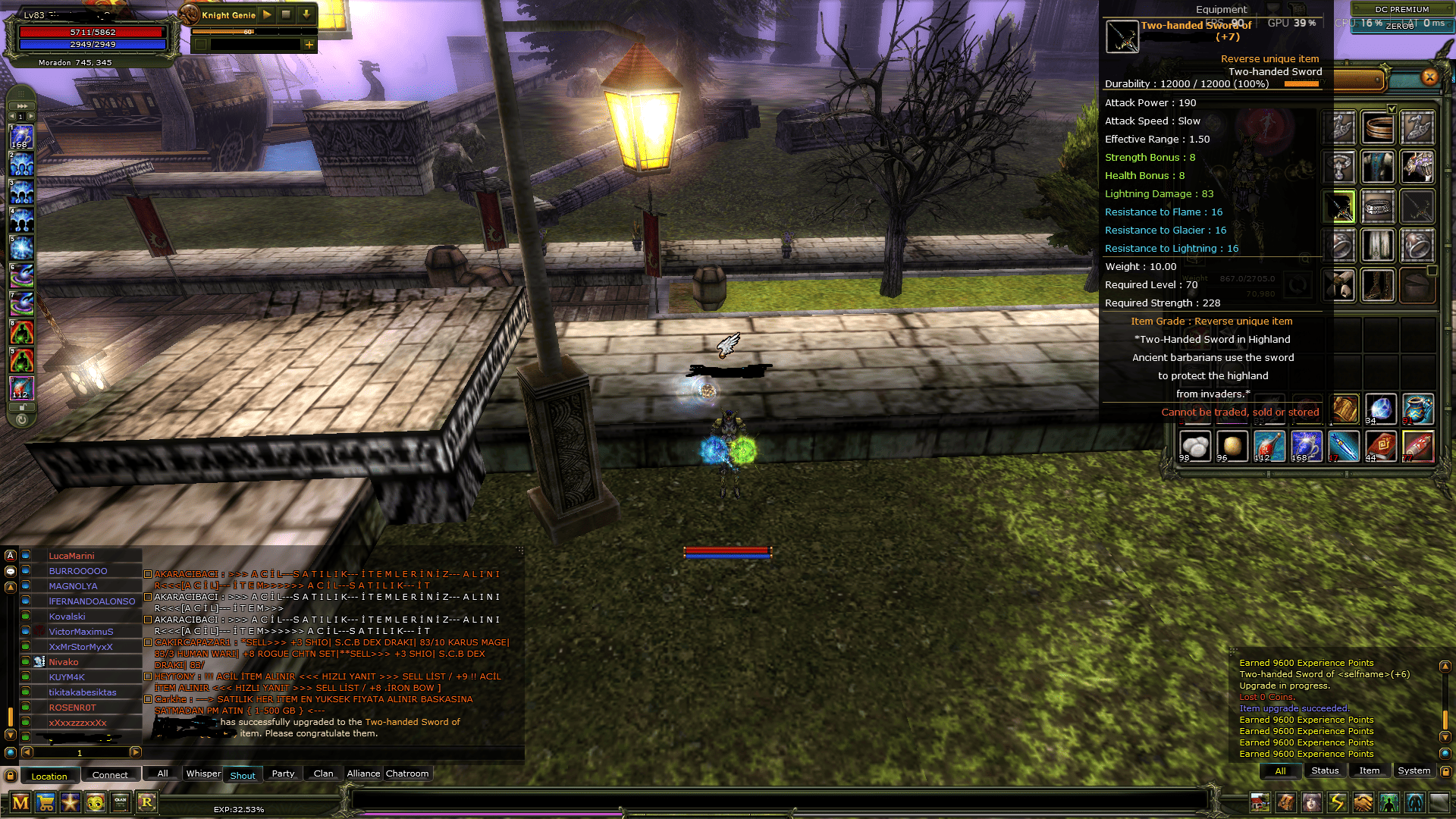Click the 'R' icon in the bottom toolbar
The height and width of the screenshot is (819, 1456).
click(146, 802)
